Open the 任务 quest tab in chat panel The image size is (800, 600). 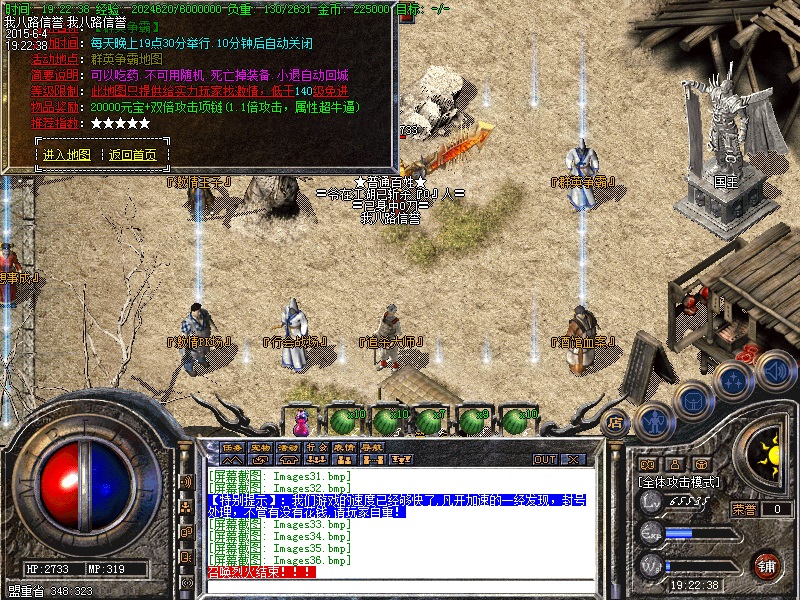tap(233, 447)
